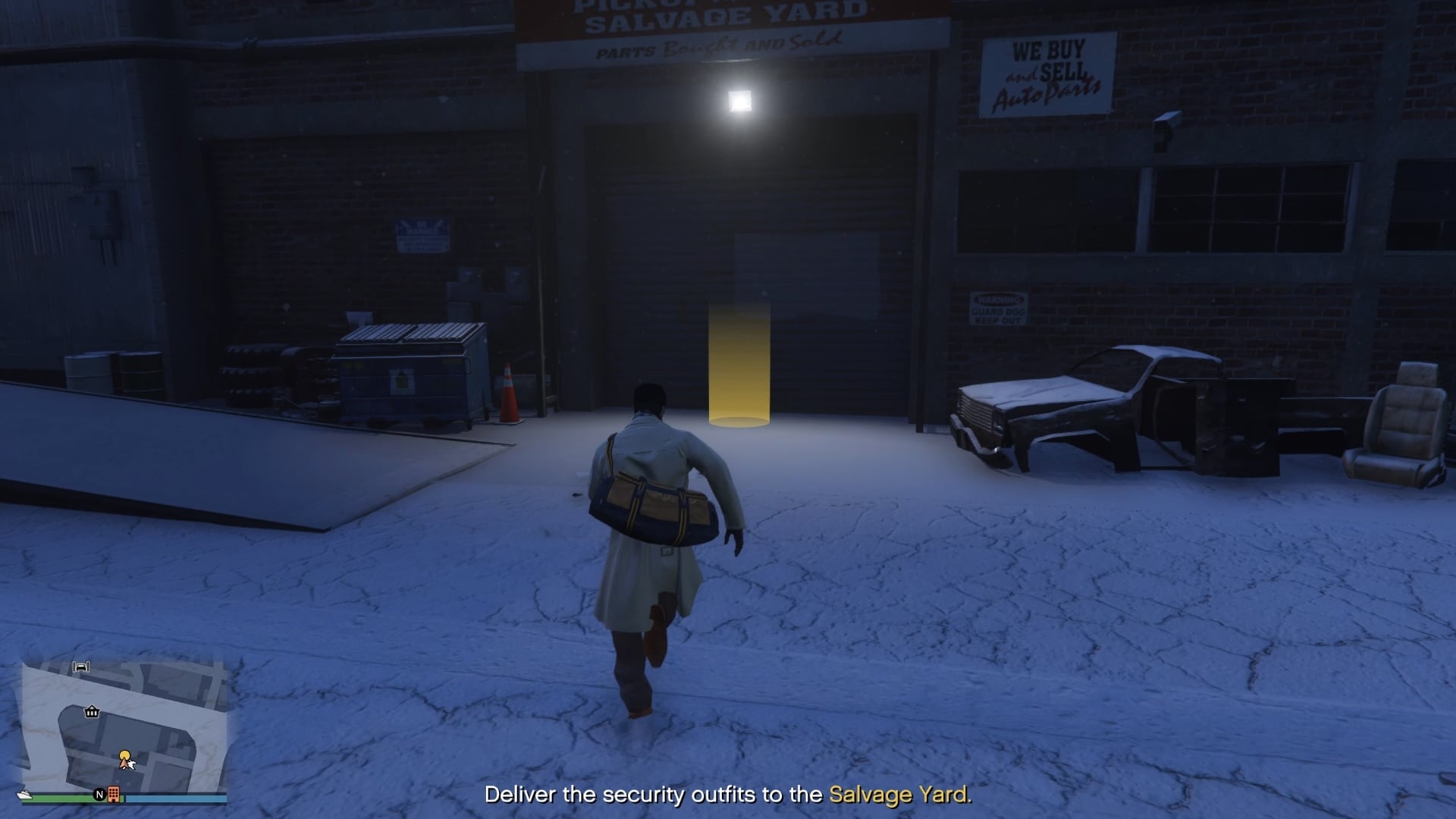Select the shopping basket store icon on minimap
This screenshot has width=1456, height=819.
(92, 712)
